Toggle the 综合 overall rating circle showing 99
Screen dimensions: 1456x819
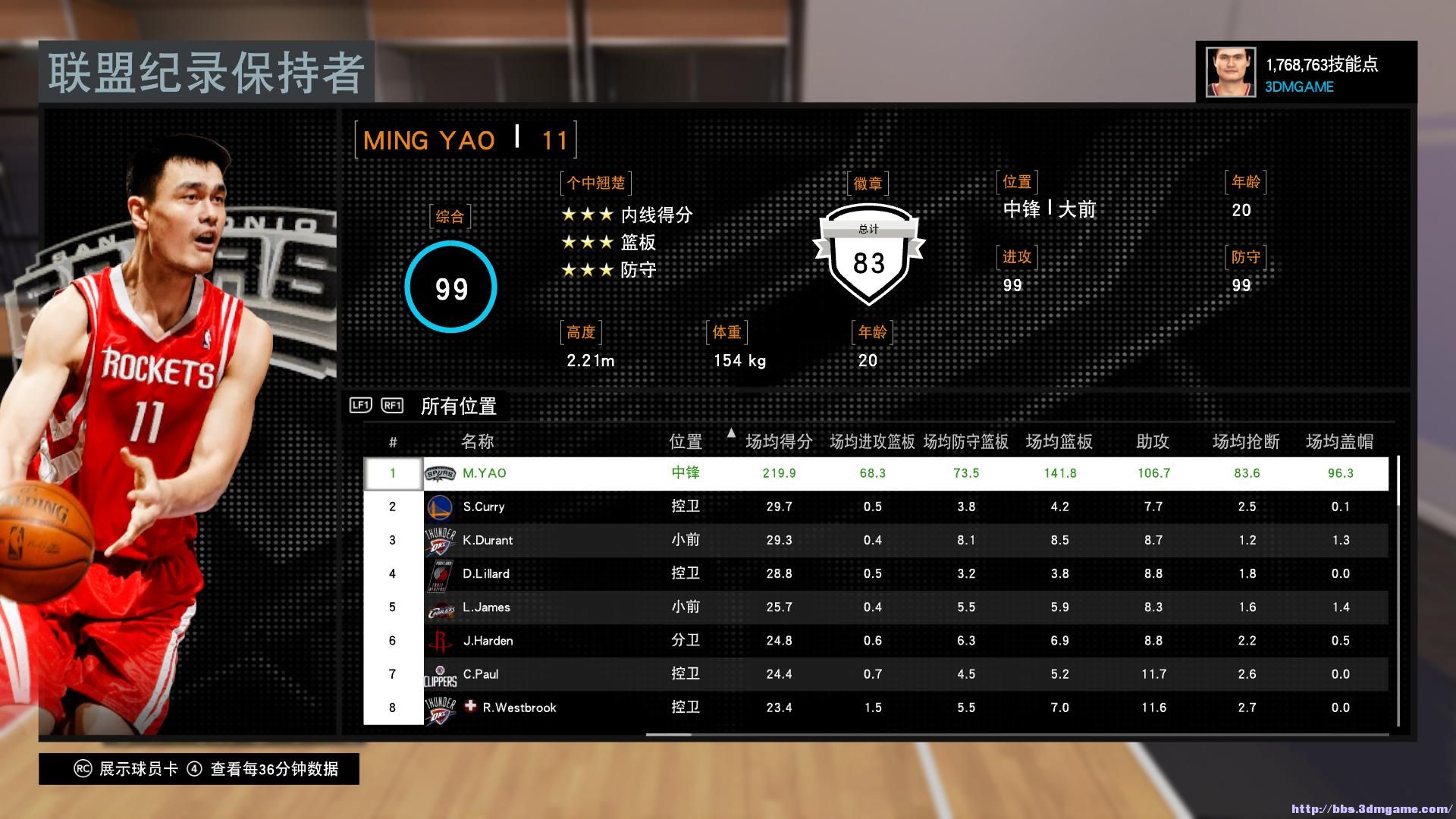450,288
